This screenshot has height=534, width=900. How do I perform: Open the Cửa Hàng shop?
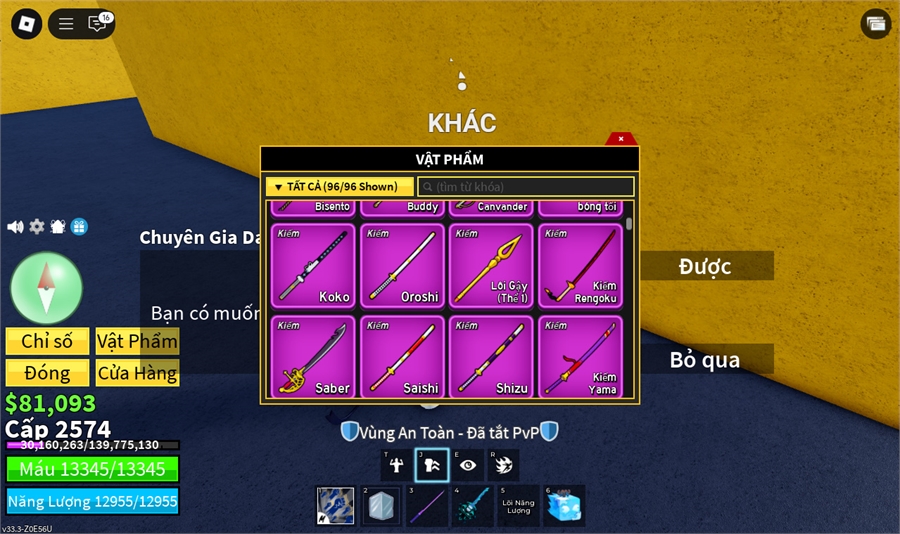pos(137,373)
